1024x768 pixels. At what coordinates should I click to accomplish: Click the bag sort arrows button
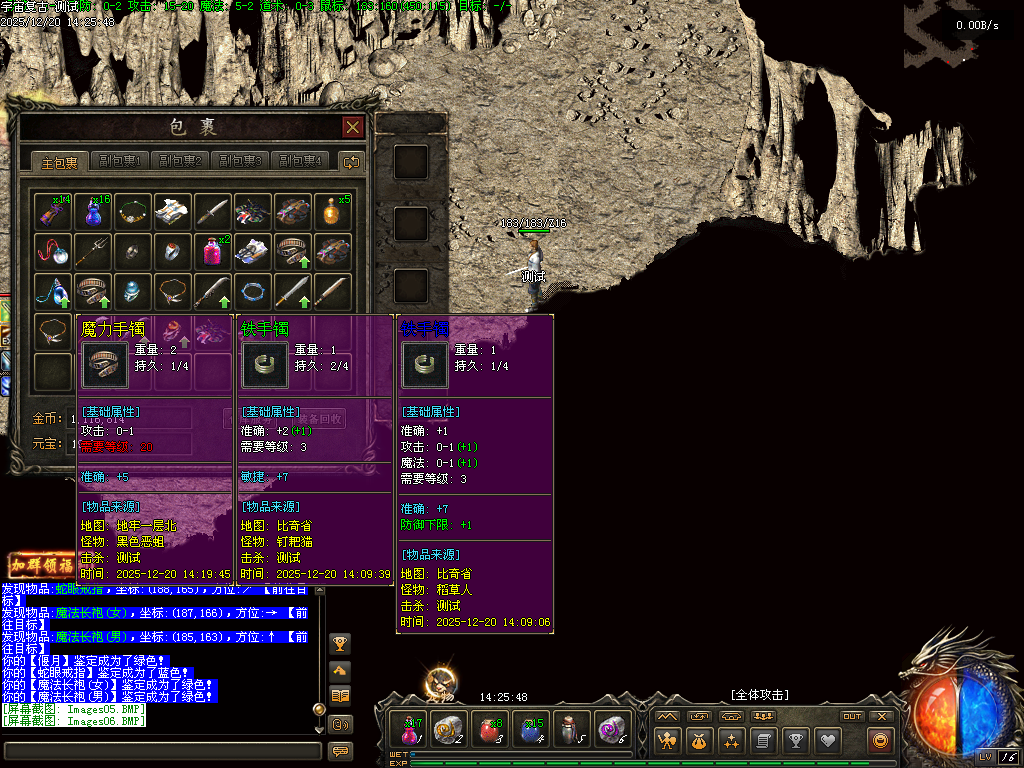(351, 161)
